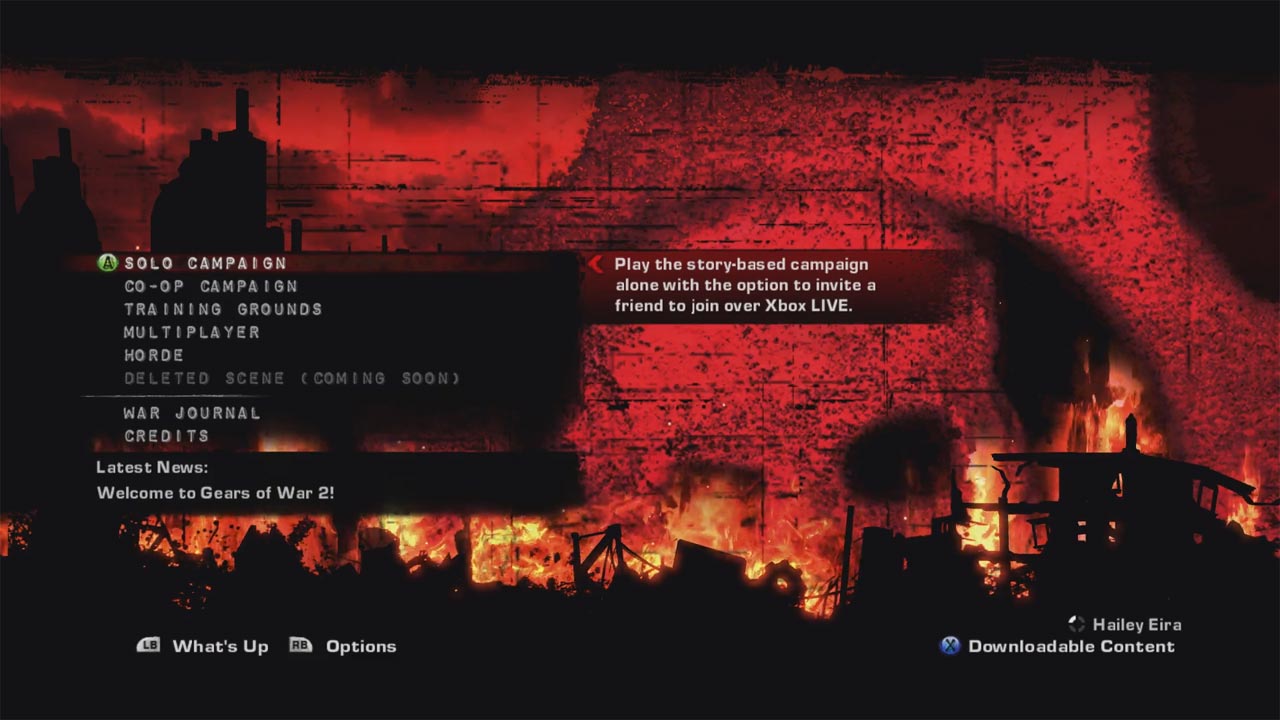
Task: Open the WAR JOURNAL
Action: click(x=190, y=413)
